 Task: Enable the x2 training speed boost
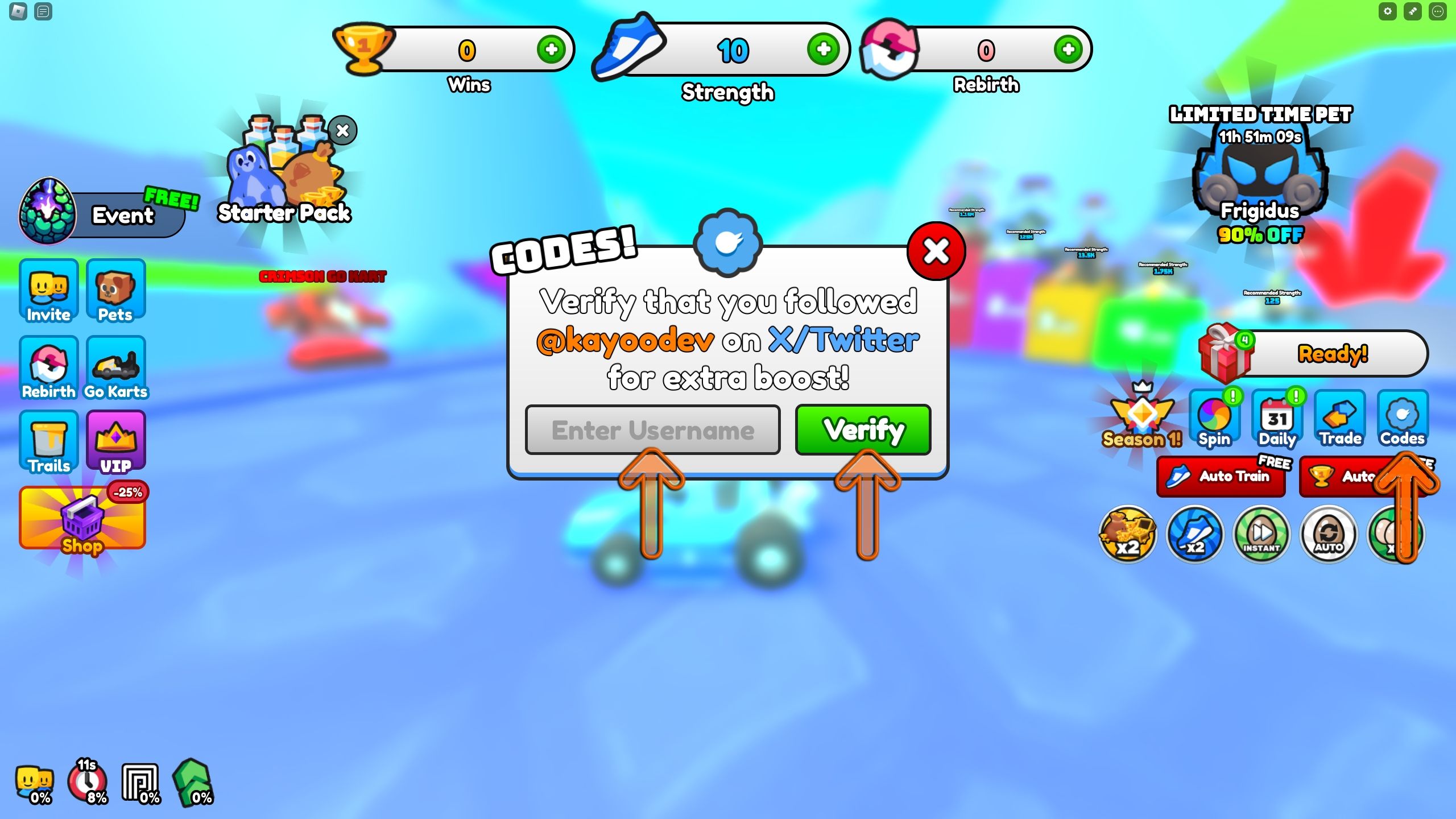[x=1195, y=535]
